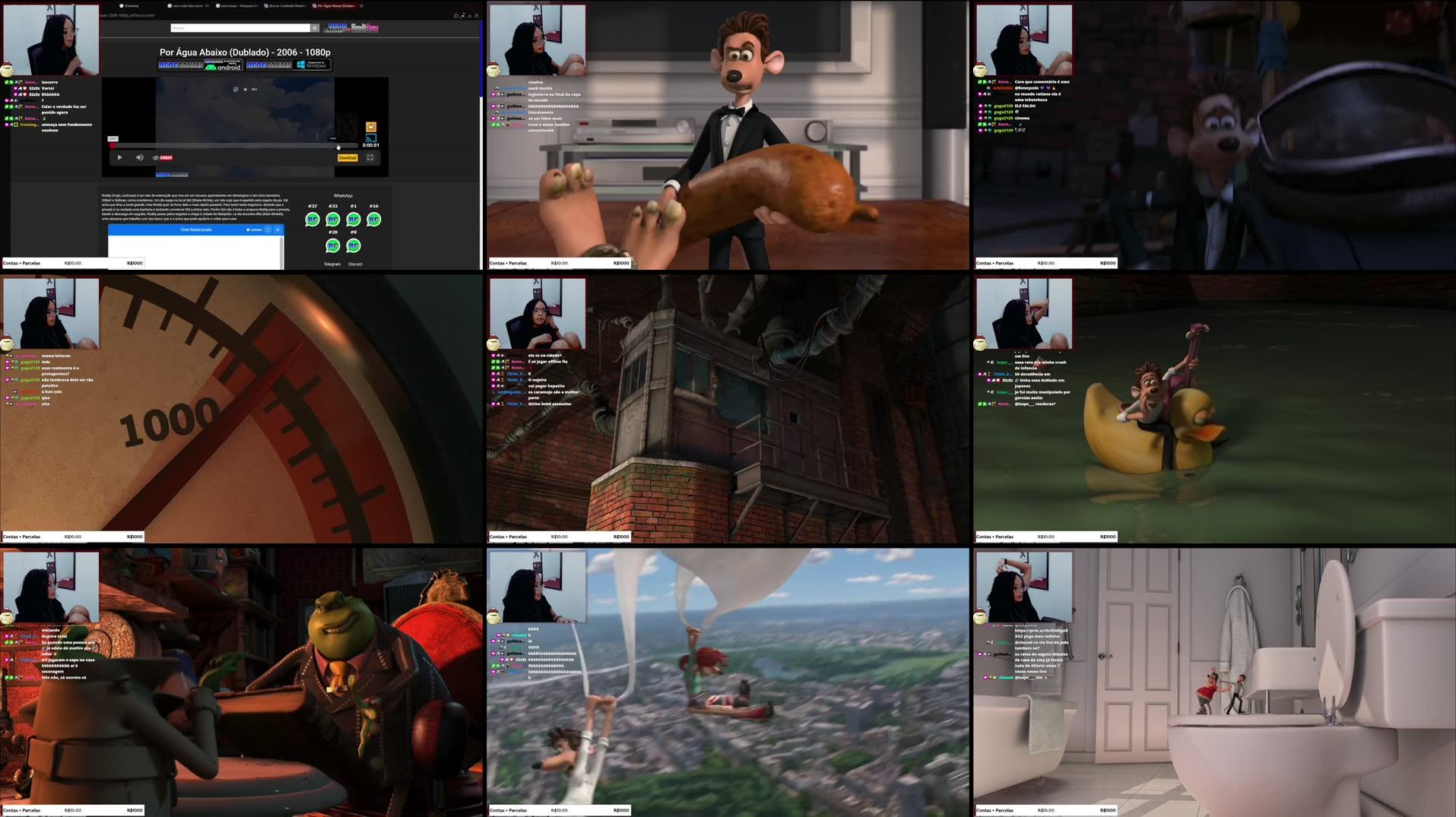This screenshot has height=817, width=1456.
Task: Cast the video using the Chromecast icon
Action: pos(370,138)
